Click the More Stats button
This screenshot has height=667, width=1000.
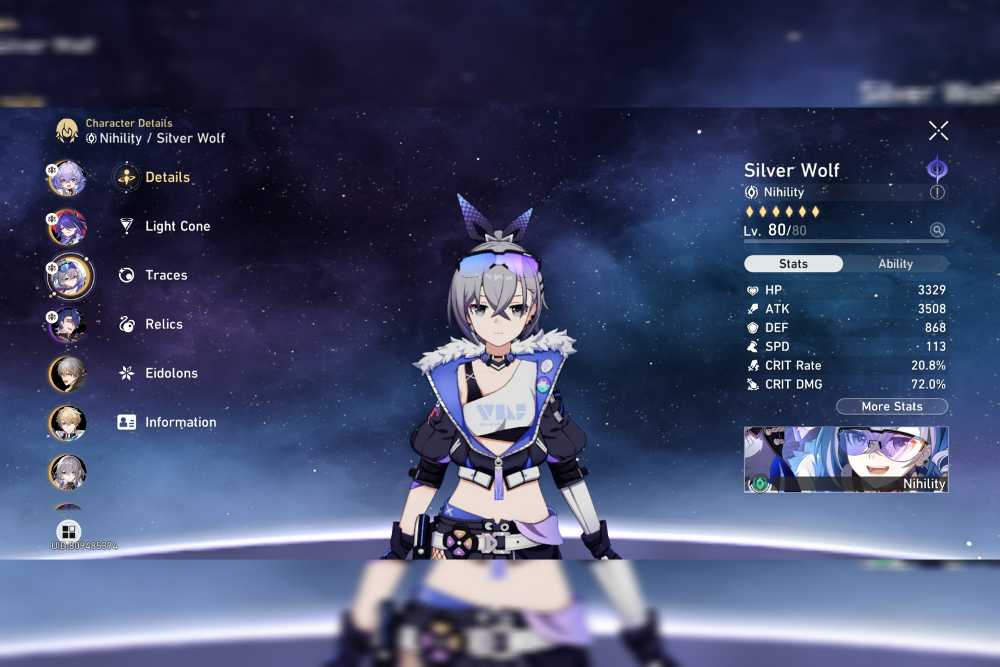click(x=891, y=407)
